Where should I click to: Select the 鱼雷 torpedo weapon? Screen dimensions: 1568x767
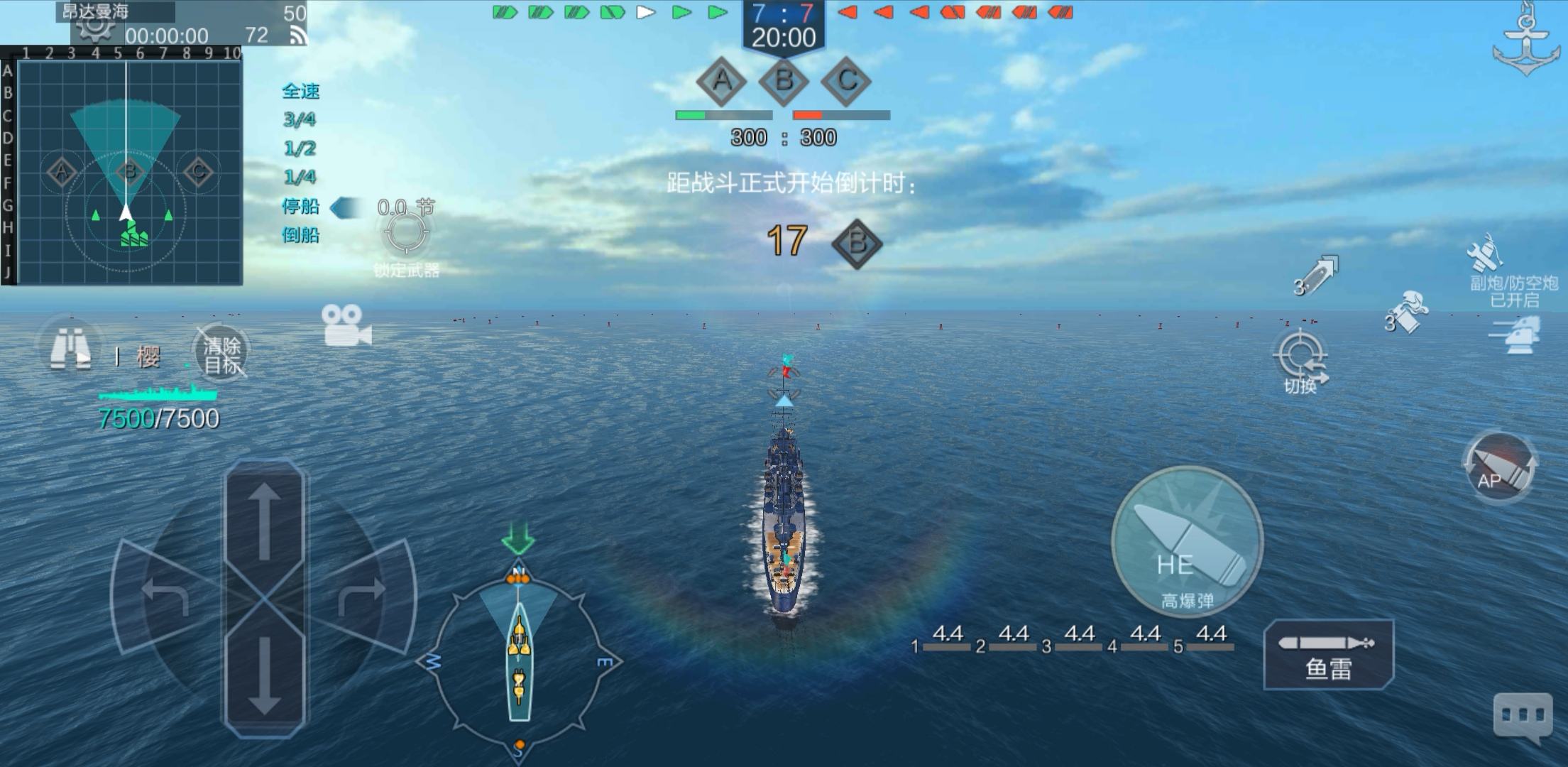1328,655
